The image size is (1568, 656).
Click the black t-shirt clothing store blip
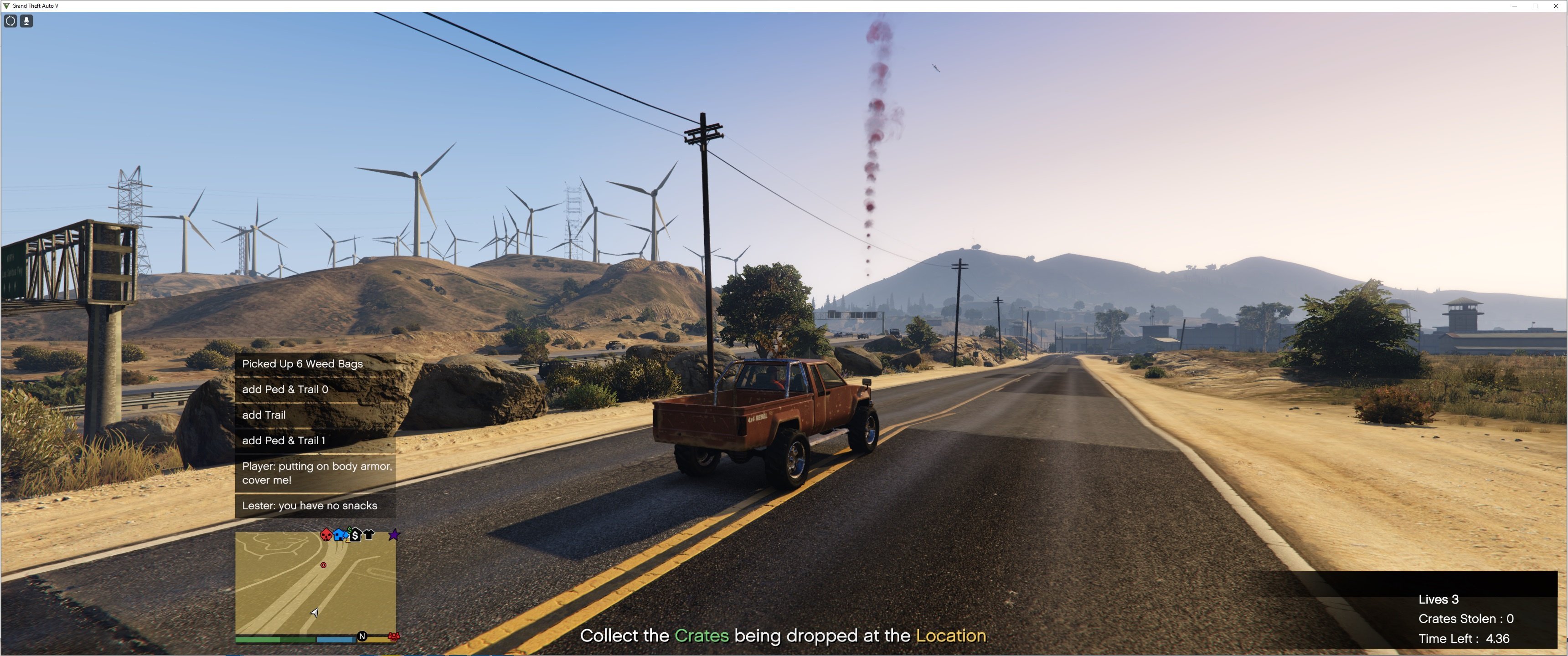click(x=369, y=535)
